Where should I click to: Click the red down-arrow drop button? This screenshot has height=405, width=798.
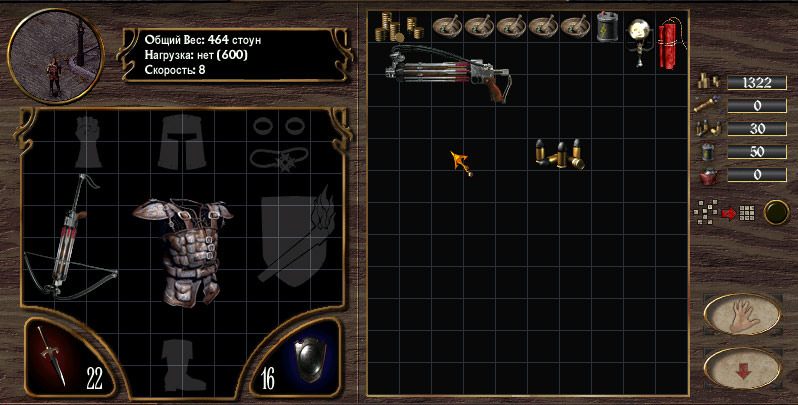coord(742,367)
